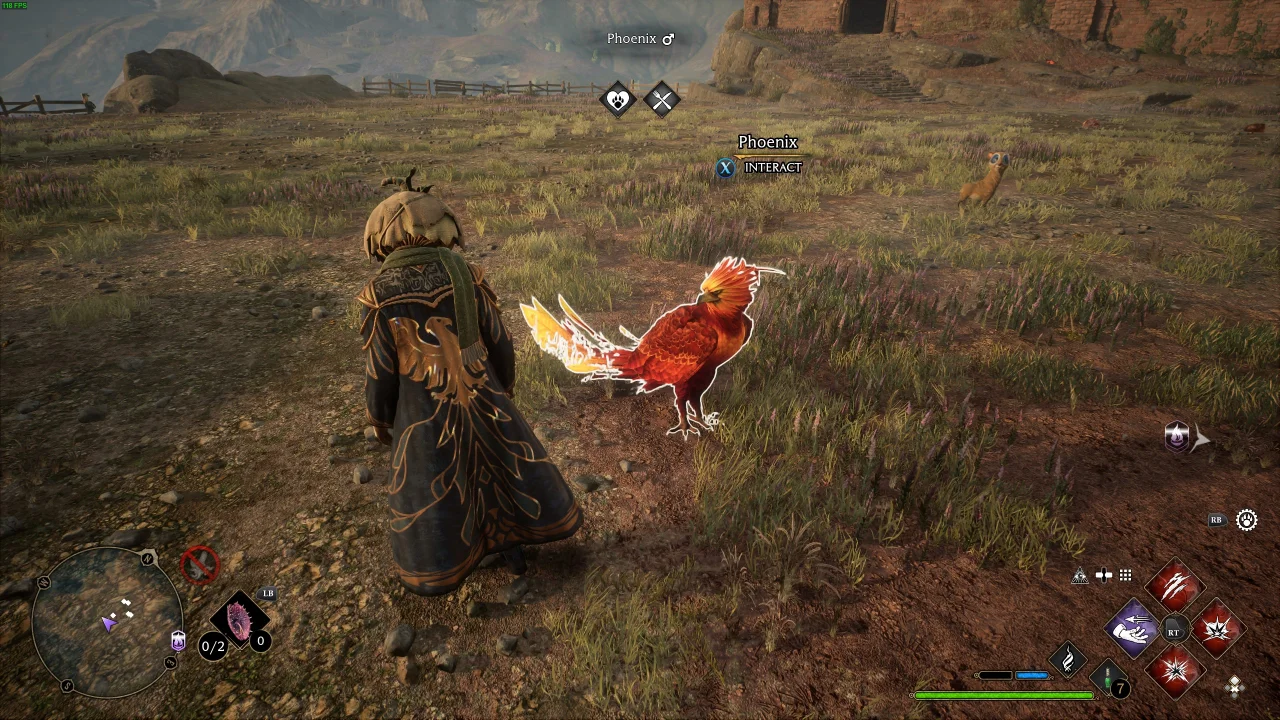Screen dimensions: 1280x720
Task: Expand the plus-shaped quick slot icon
Action: tap(1104, 575)
